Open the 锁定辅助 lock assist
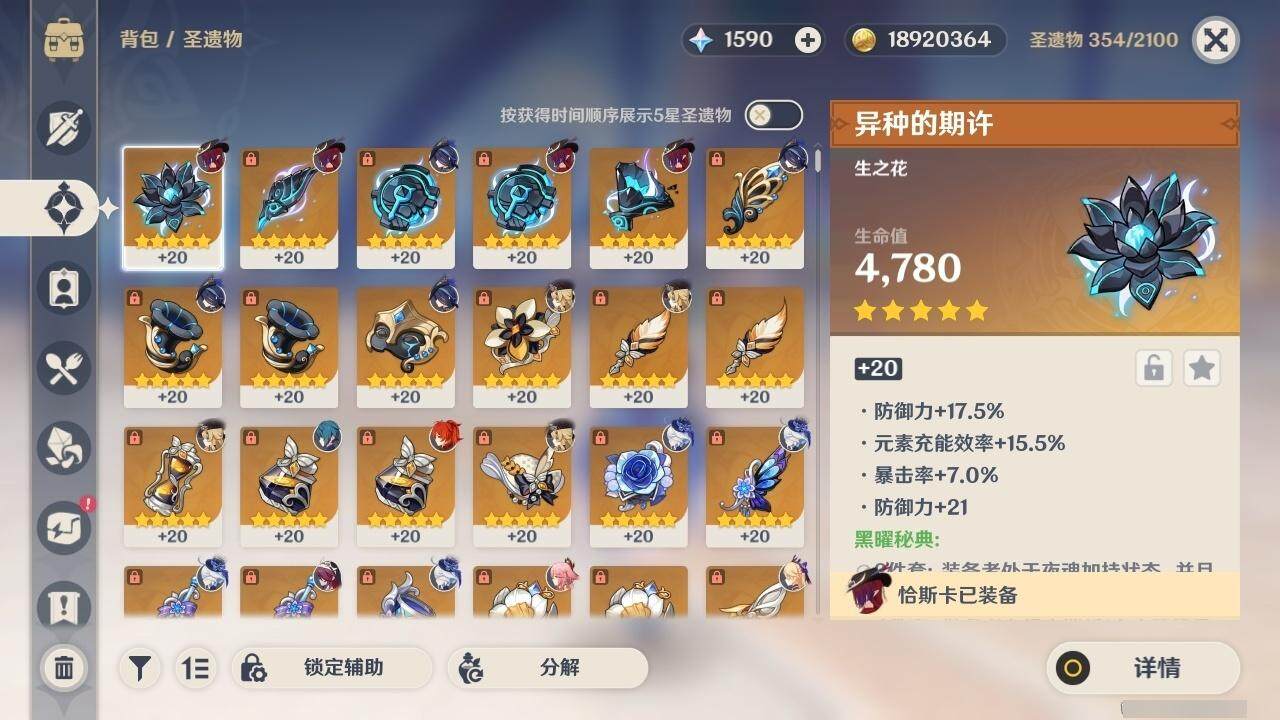The height and width of the screenshot is (720, 1280). click(331, 668)
